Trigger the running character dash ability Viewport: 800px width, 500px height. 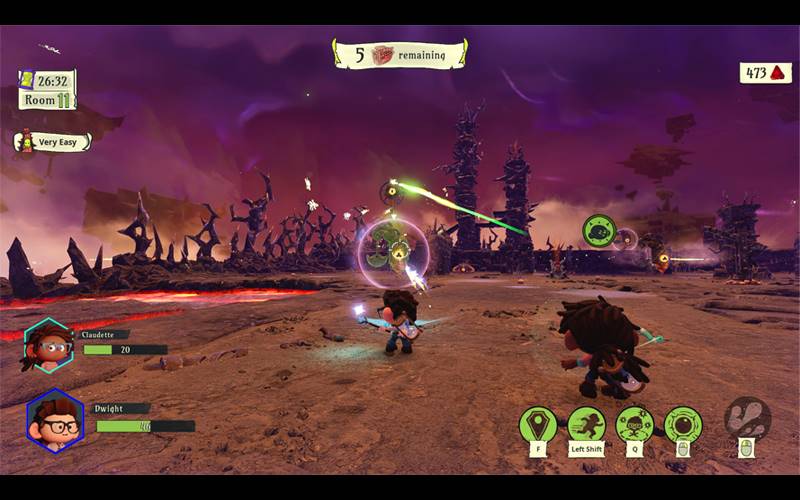[x=586, y=424]
